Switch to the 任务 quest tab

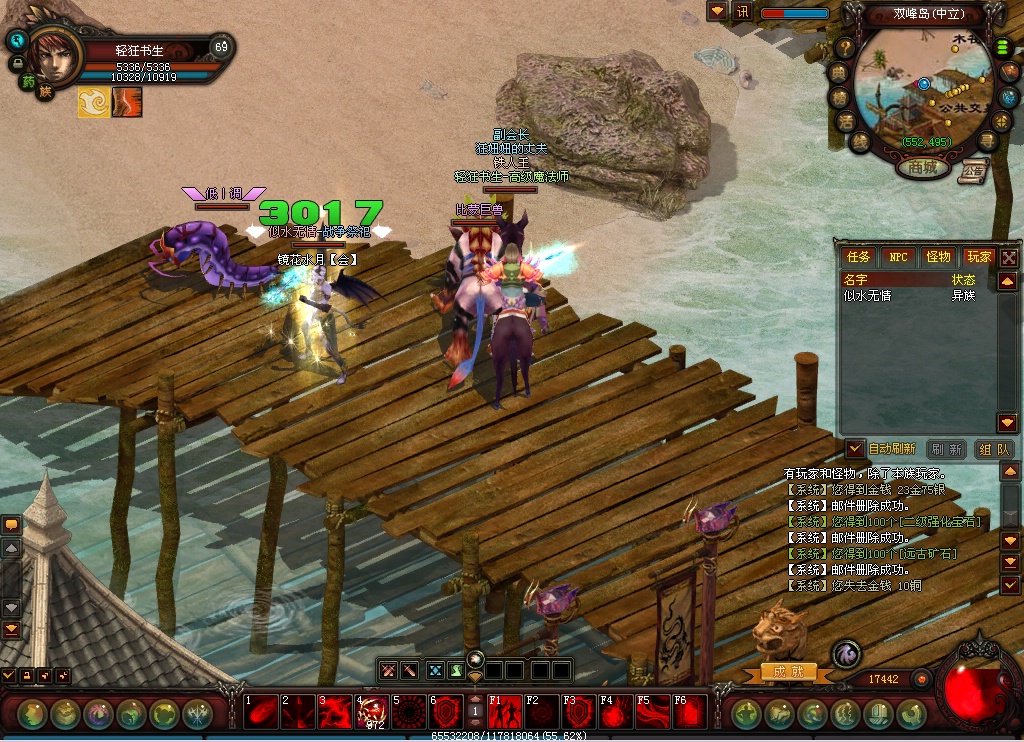859,257
